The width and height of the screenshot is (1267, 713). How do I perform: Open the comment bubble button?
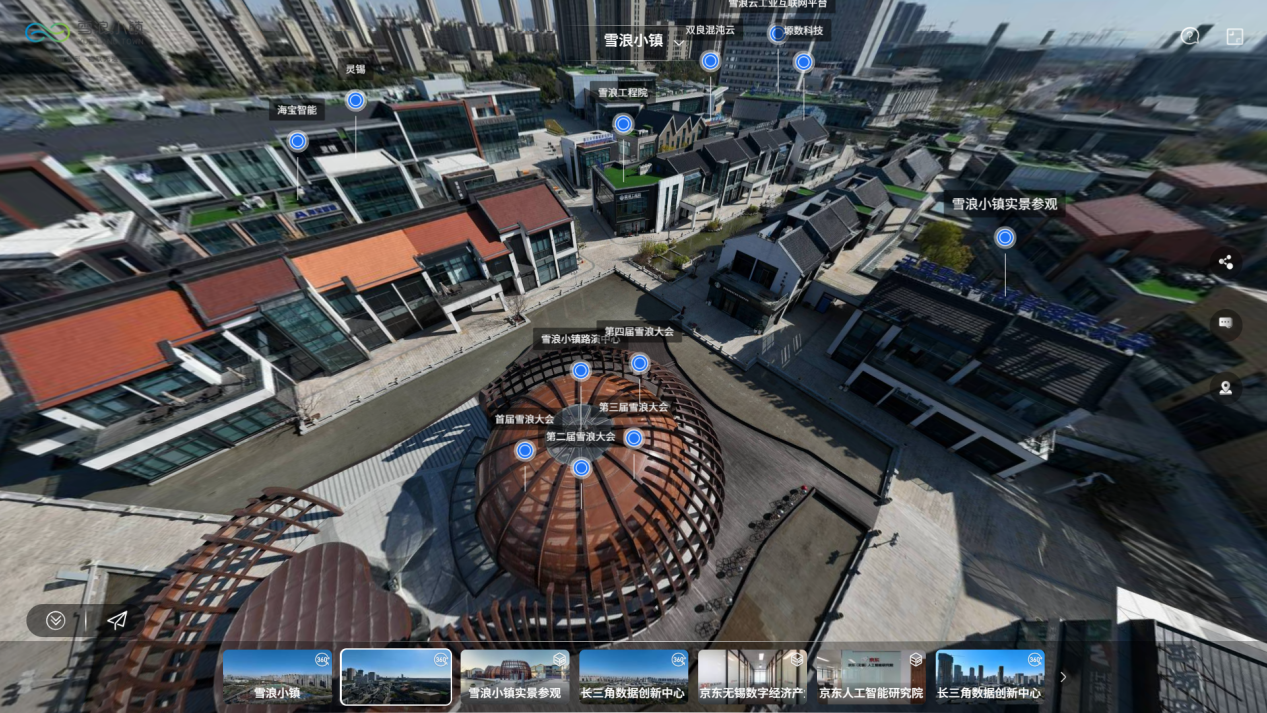click(1226, 323)
